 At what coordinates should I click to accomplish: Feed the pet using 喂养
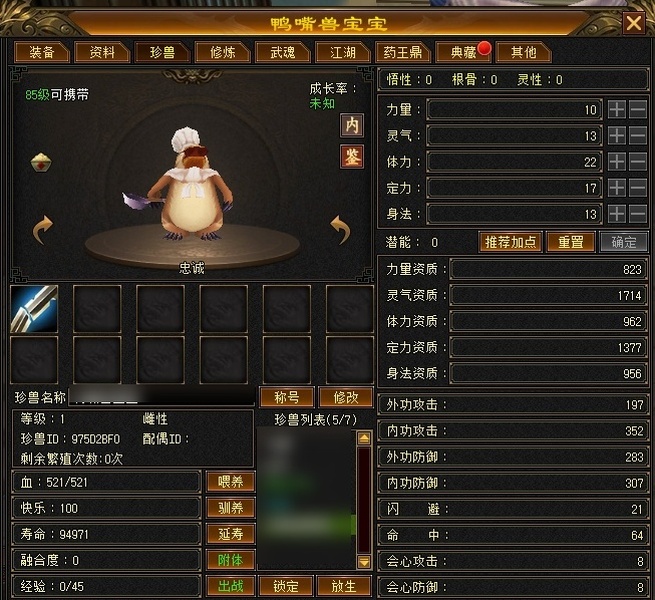point(230,481)
